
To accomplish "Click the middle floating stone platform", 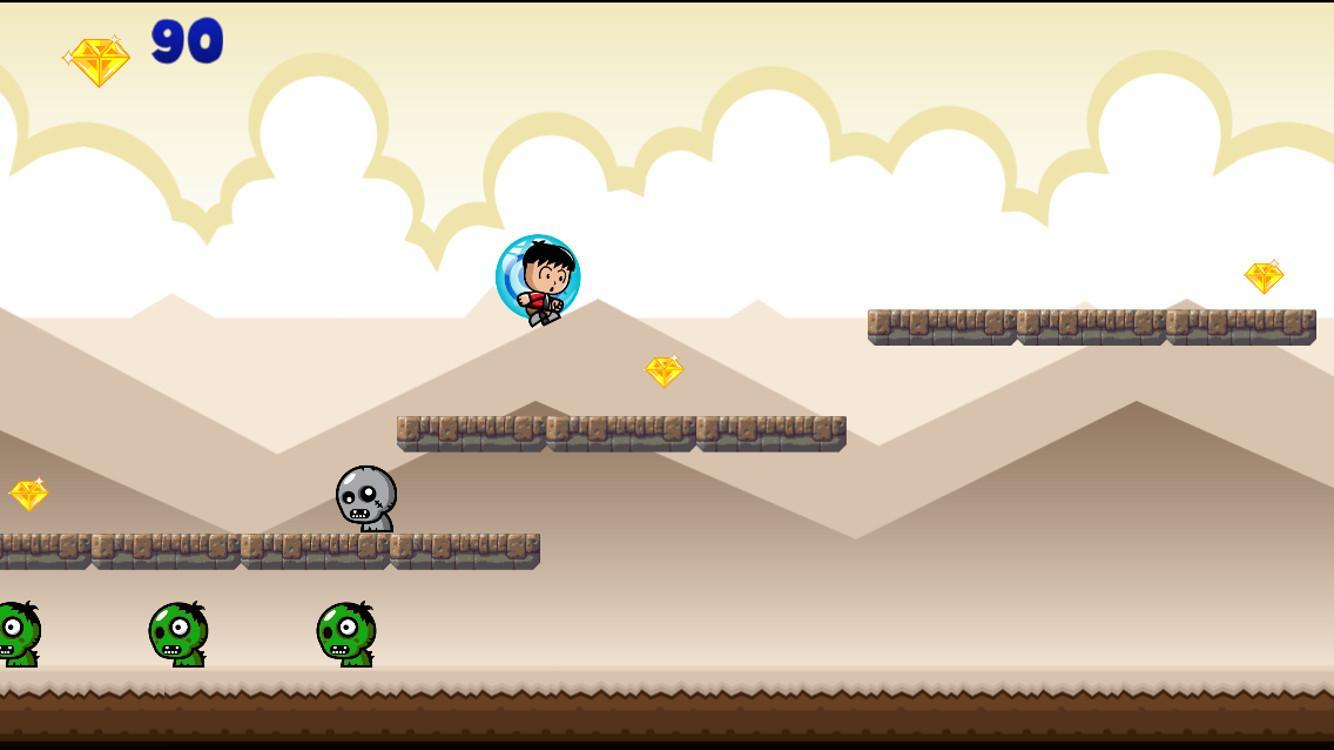I will 620,430.
